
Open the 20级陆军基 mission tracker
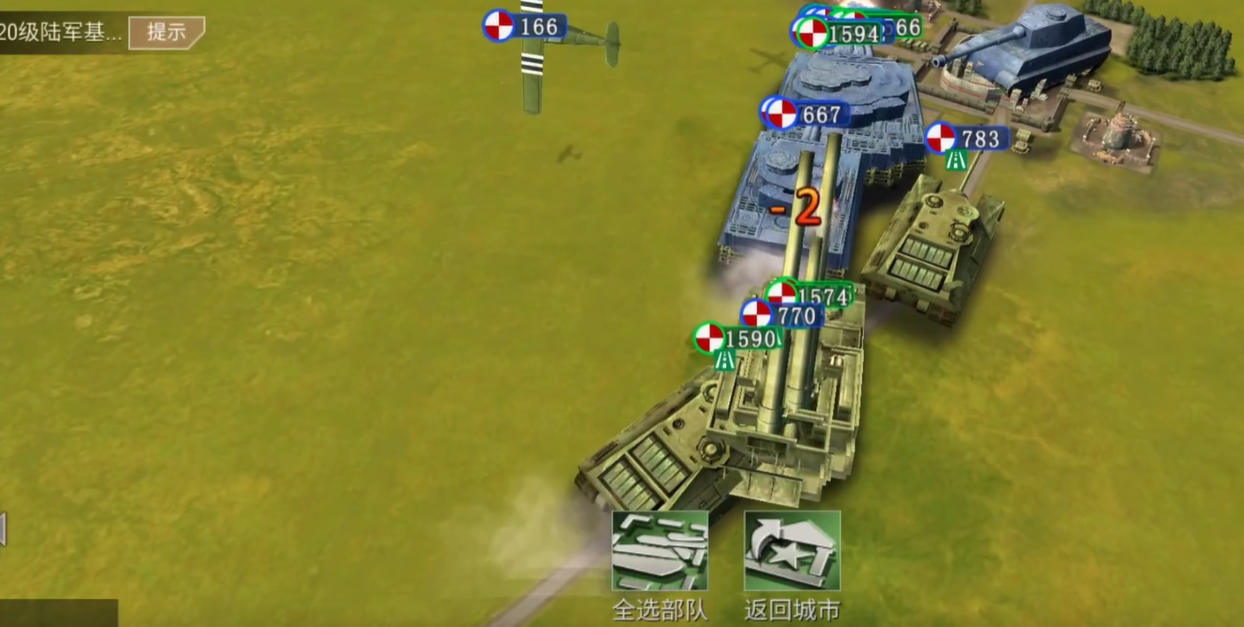[62, 32]
